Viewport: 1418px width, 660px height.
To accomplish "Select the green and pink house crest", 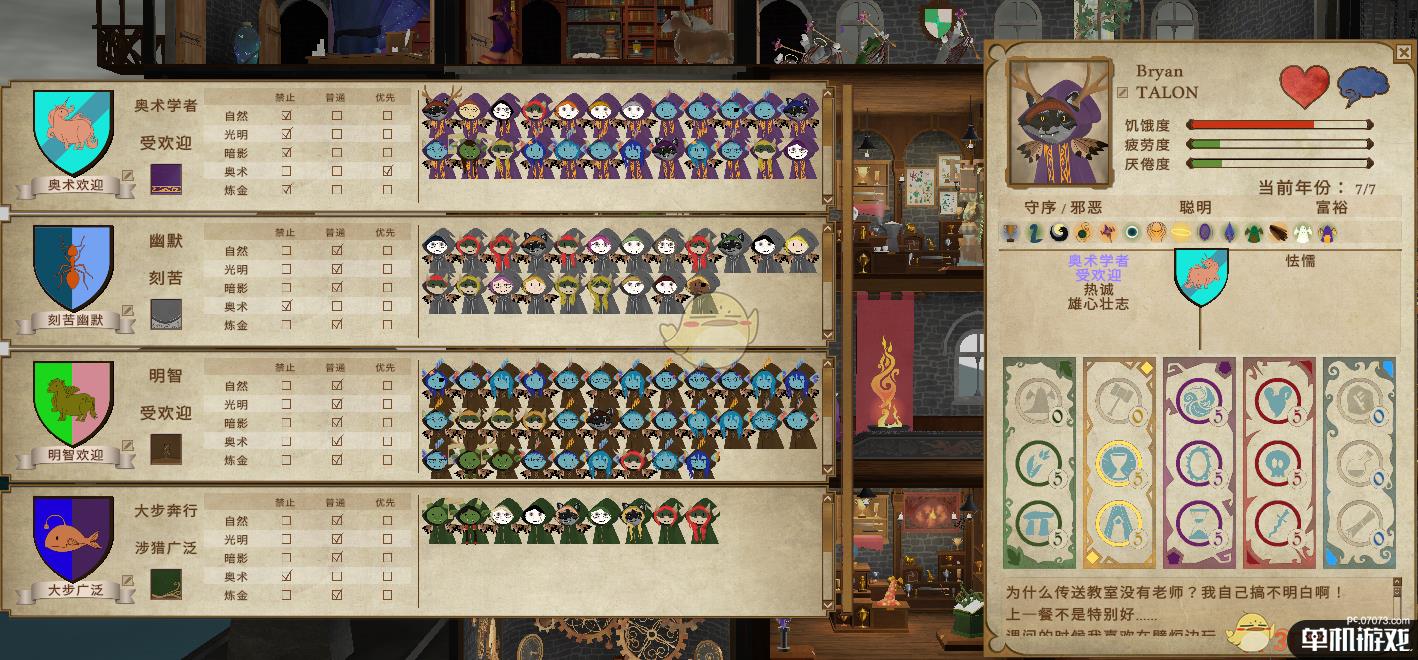I will (x=73, y=402).
